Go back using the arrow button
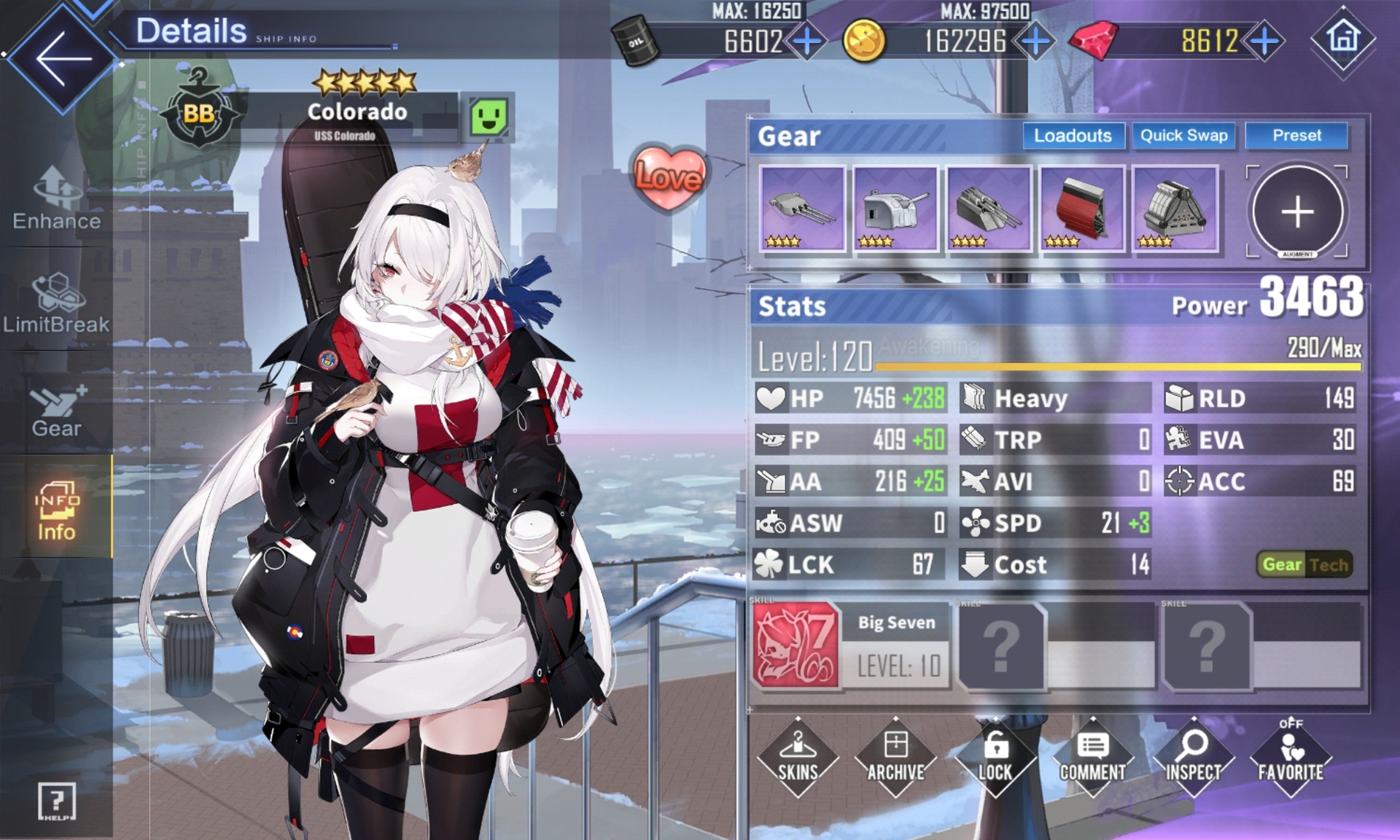The image size is (1400, 840). coord(63,58)
